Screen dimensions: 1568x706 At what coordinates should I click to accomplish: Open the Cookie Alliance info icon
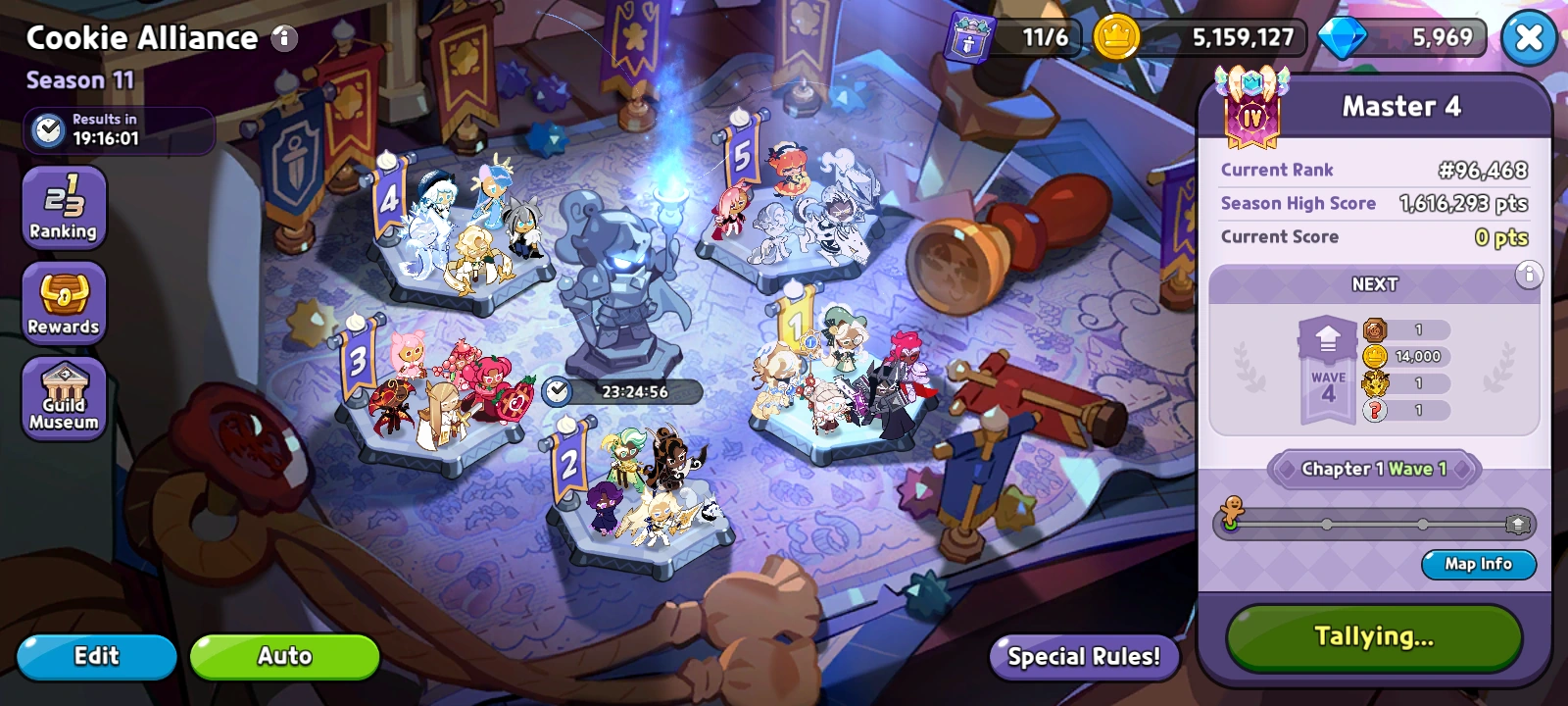click(x=284, y=38)
